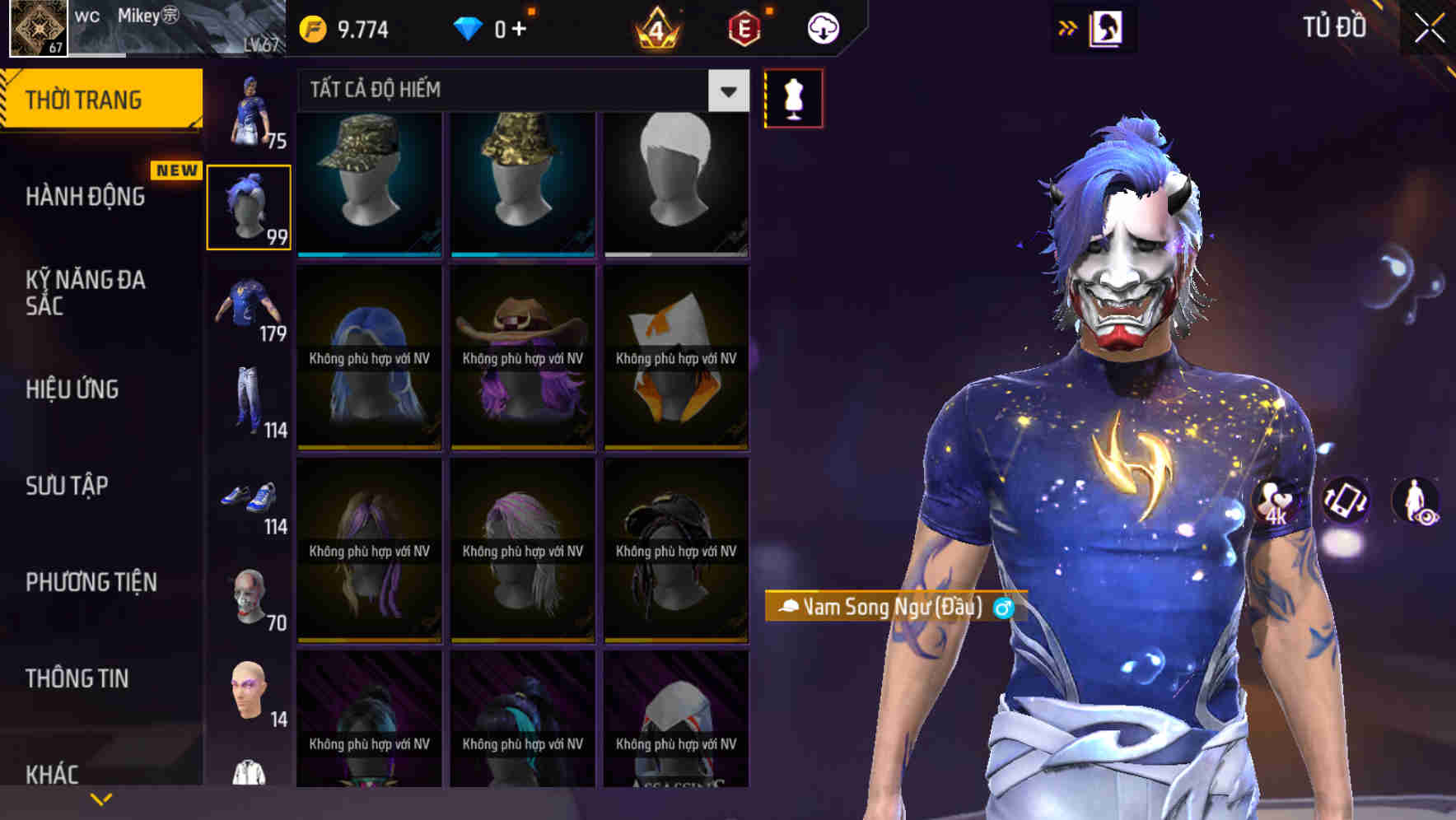The height and width of the screenshot is (820, 1456).
Task: Open the character profile silhouette icon
Action: [1106, 27]
